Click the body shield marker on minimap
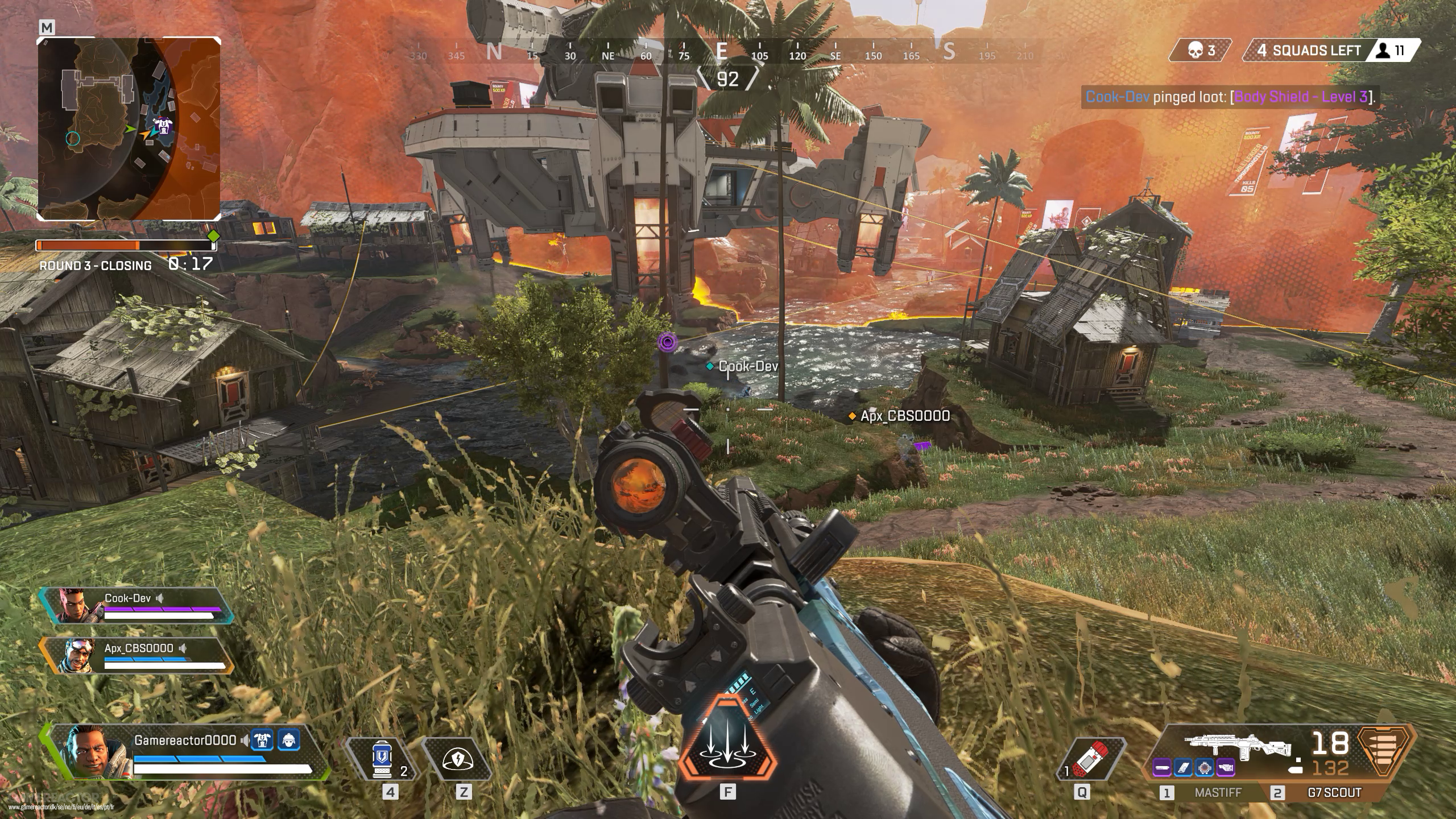The height and width of the screenshot is (819, 1456). click(164, 126)
